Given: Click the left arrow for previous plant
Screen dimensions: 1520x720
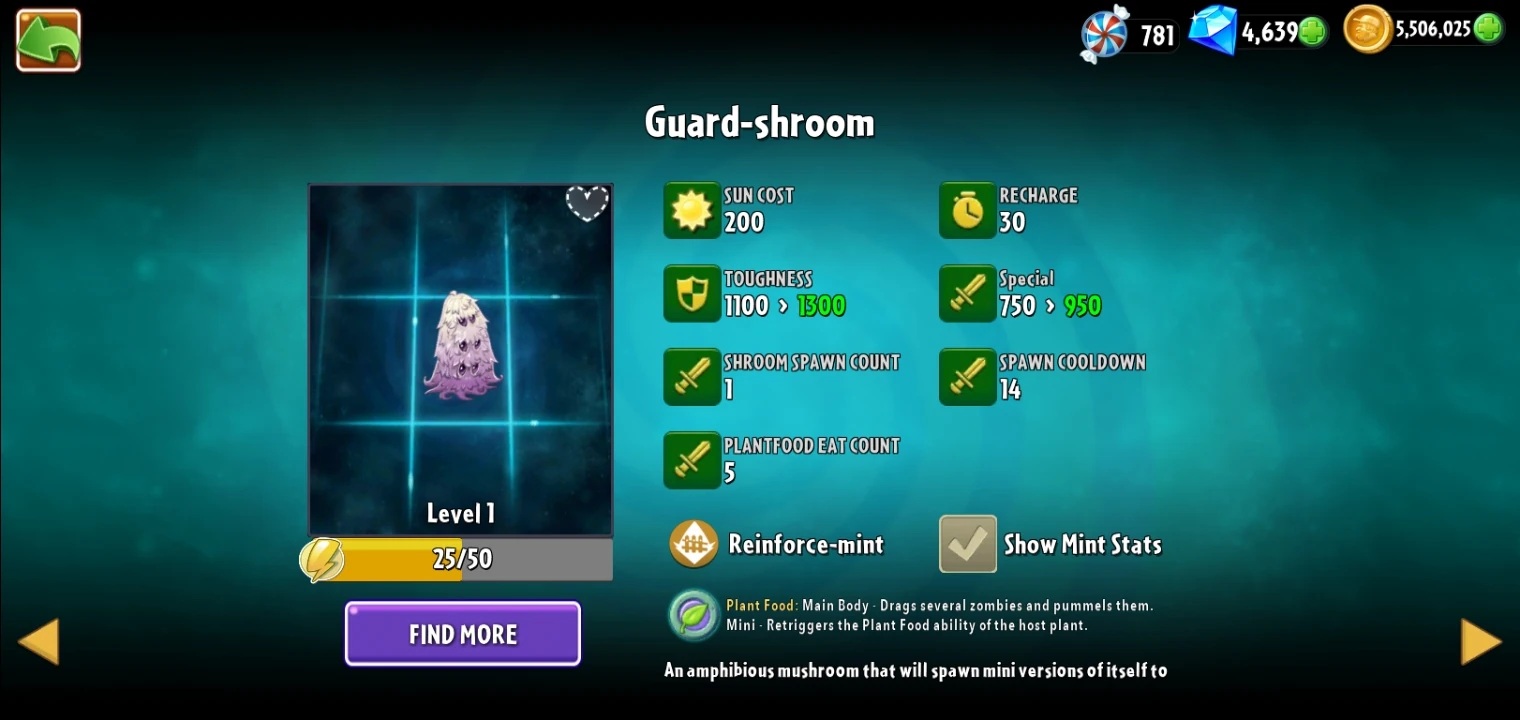Looking at the screenshot, I should point(37,640).
